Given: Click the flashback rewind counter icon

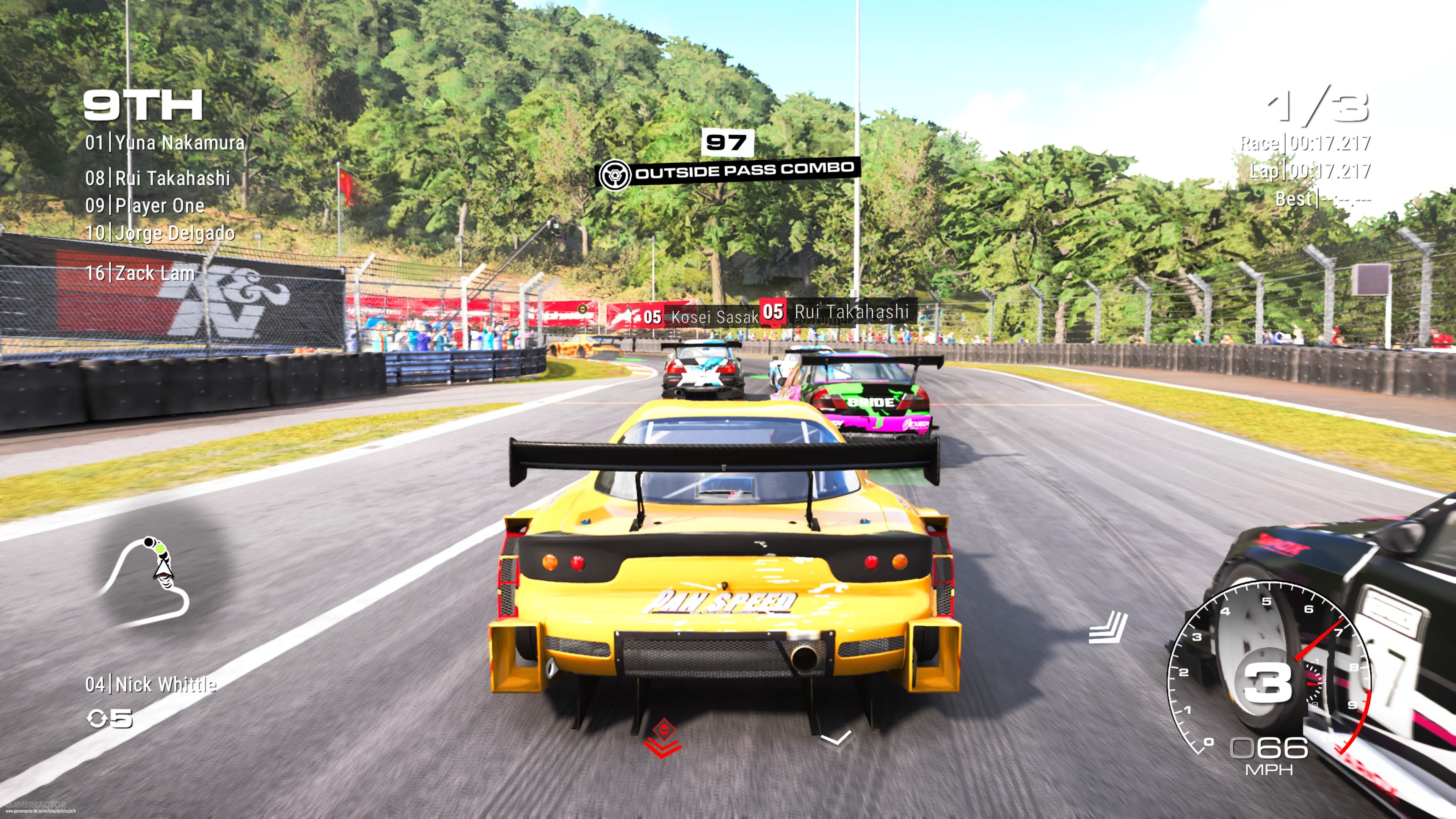Looking at the screenshot, I should pos(97,719).
